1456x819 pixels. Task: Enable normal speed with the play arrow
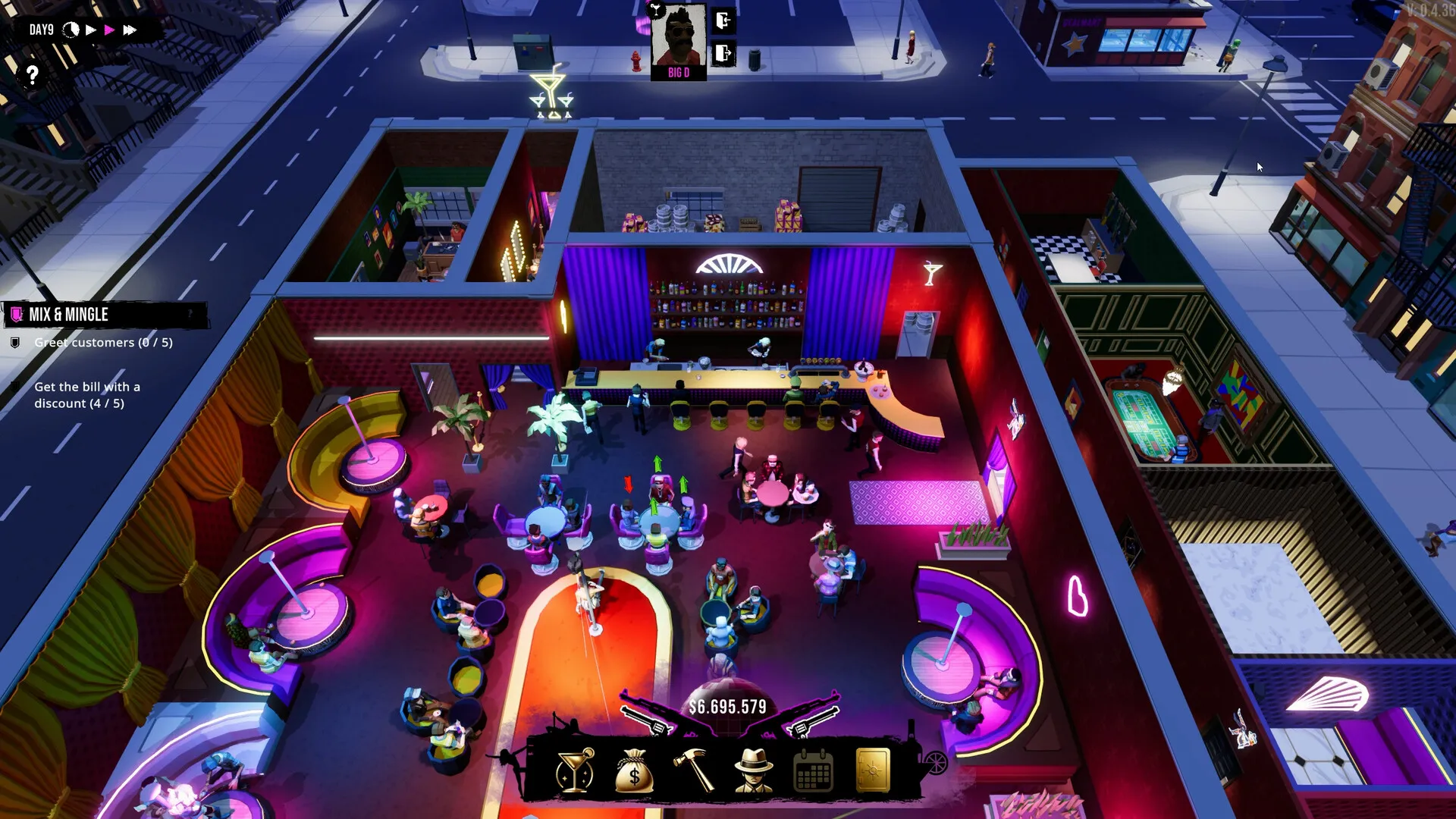pyautogui.click(x=90, y=30)
